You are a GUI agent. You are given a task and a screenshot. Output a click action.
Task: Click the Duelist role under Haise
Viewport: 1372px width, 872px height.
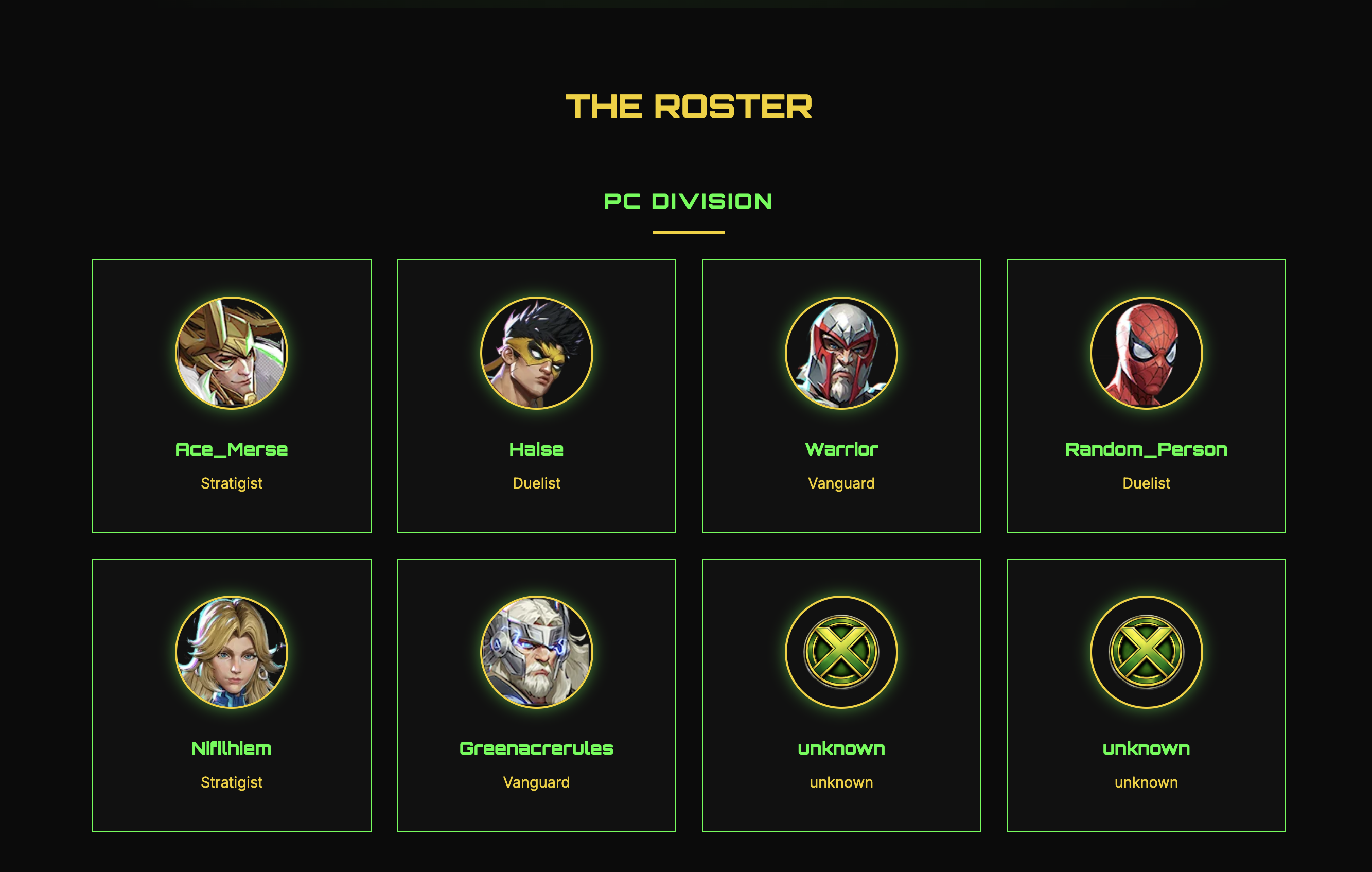[x=536, y=483]
